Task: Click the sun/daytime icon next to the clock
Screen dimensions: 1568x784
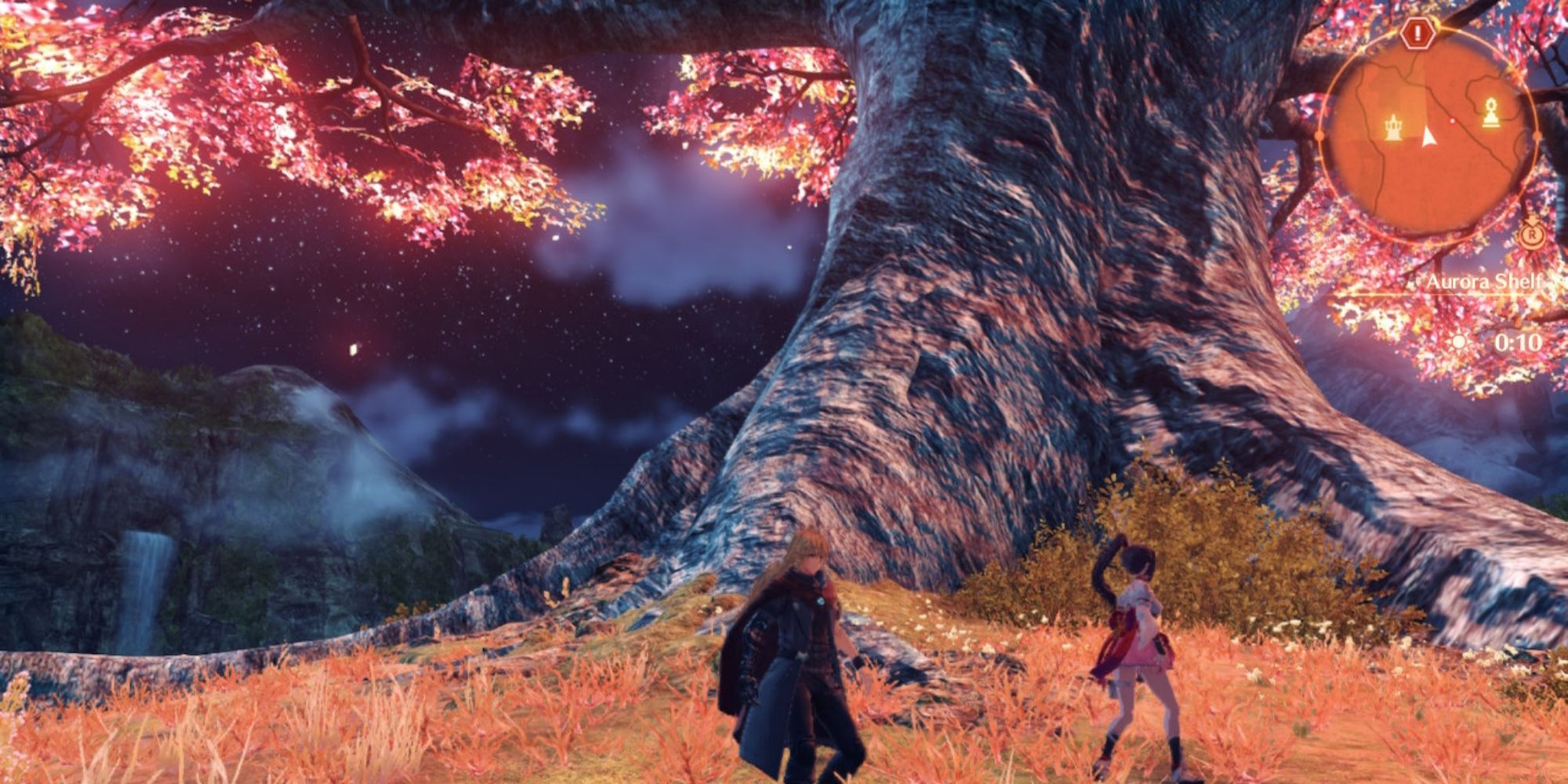Action: click(1458, 341)
